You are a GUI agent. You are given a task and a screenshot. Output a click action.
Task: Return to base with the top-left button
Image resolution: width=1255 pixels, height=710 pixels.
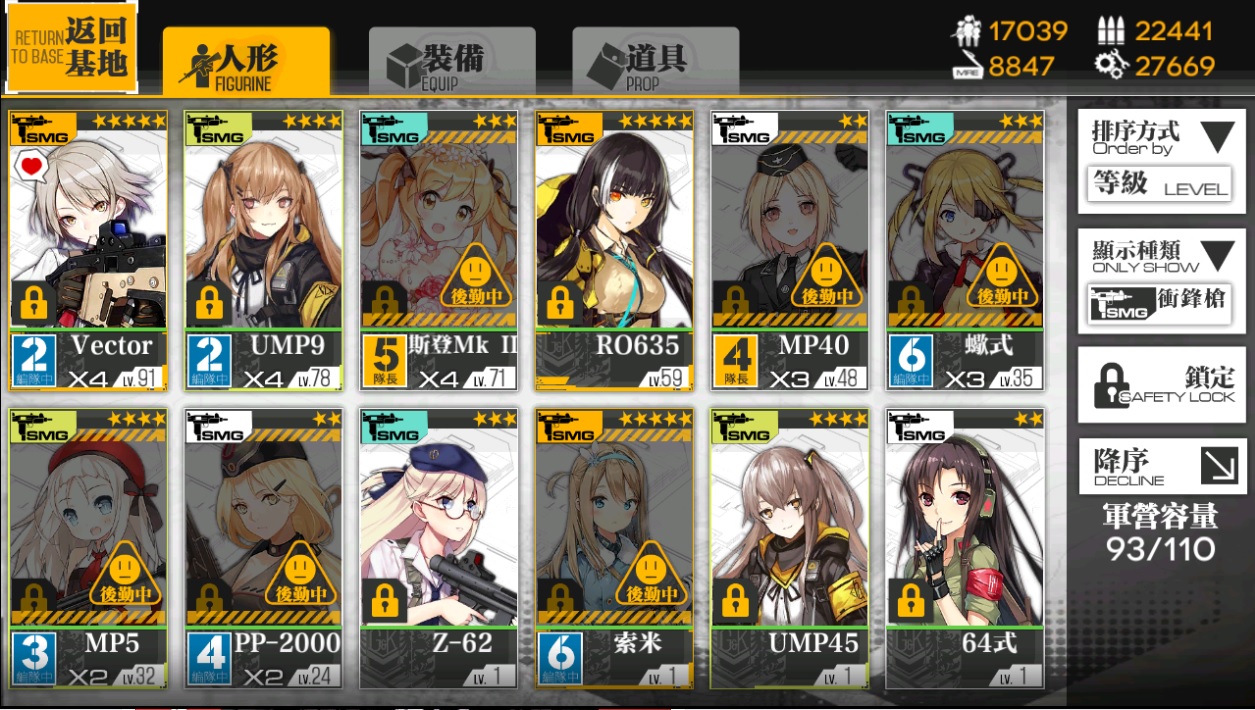70,46
